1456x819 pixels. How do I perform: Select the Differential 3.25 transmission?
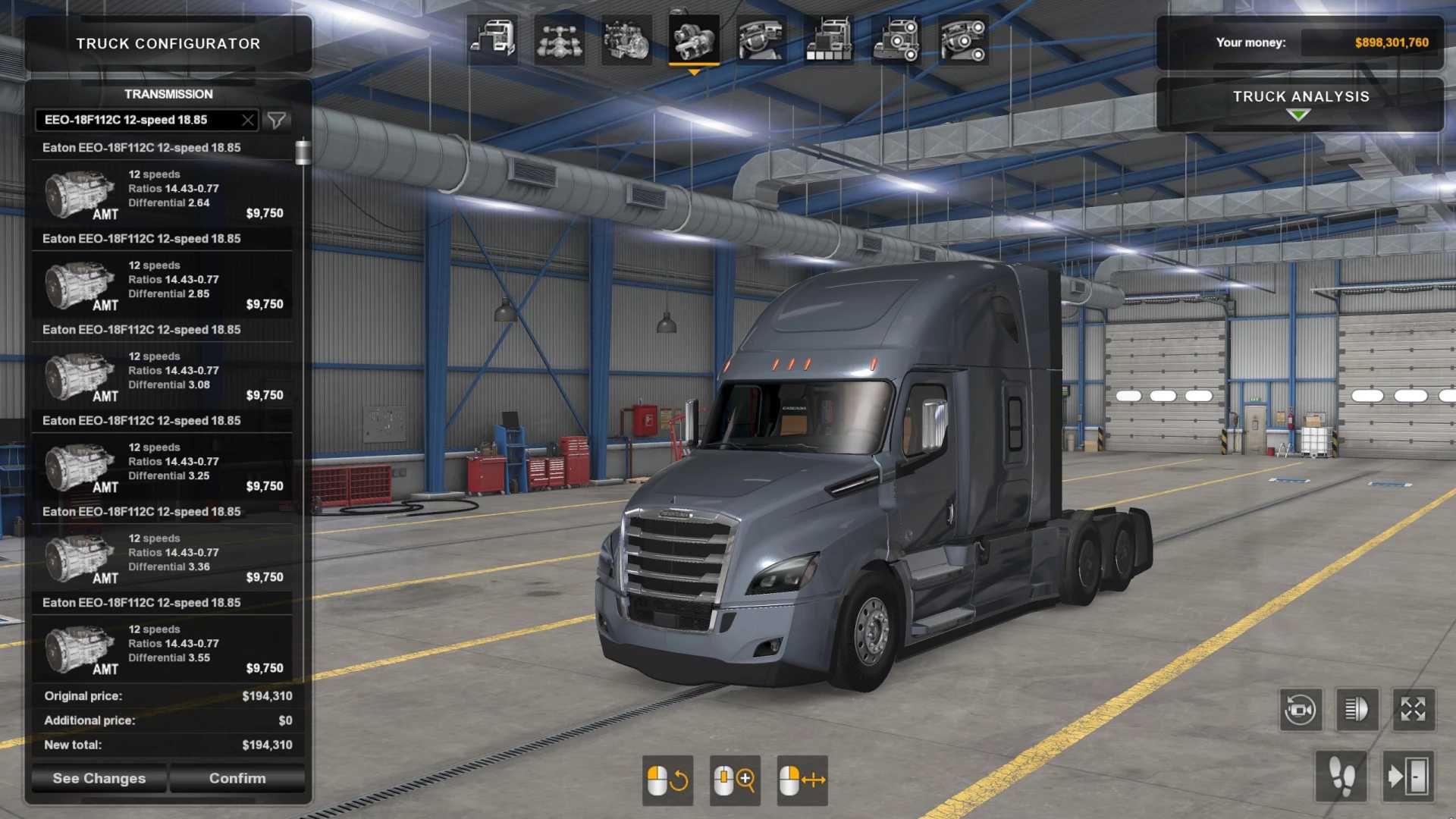pos(163,467)
